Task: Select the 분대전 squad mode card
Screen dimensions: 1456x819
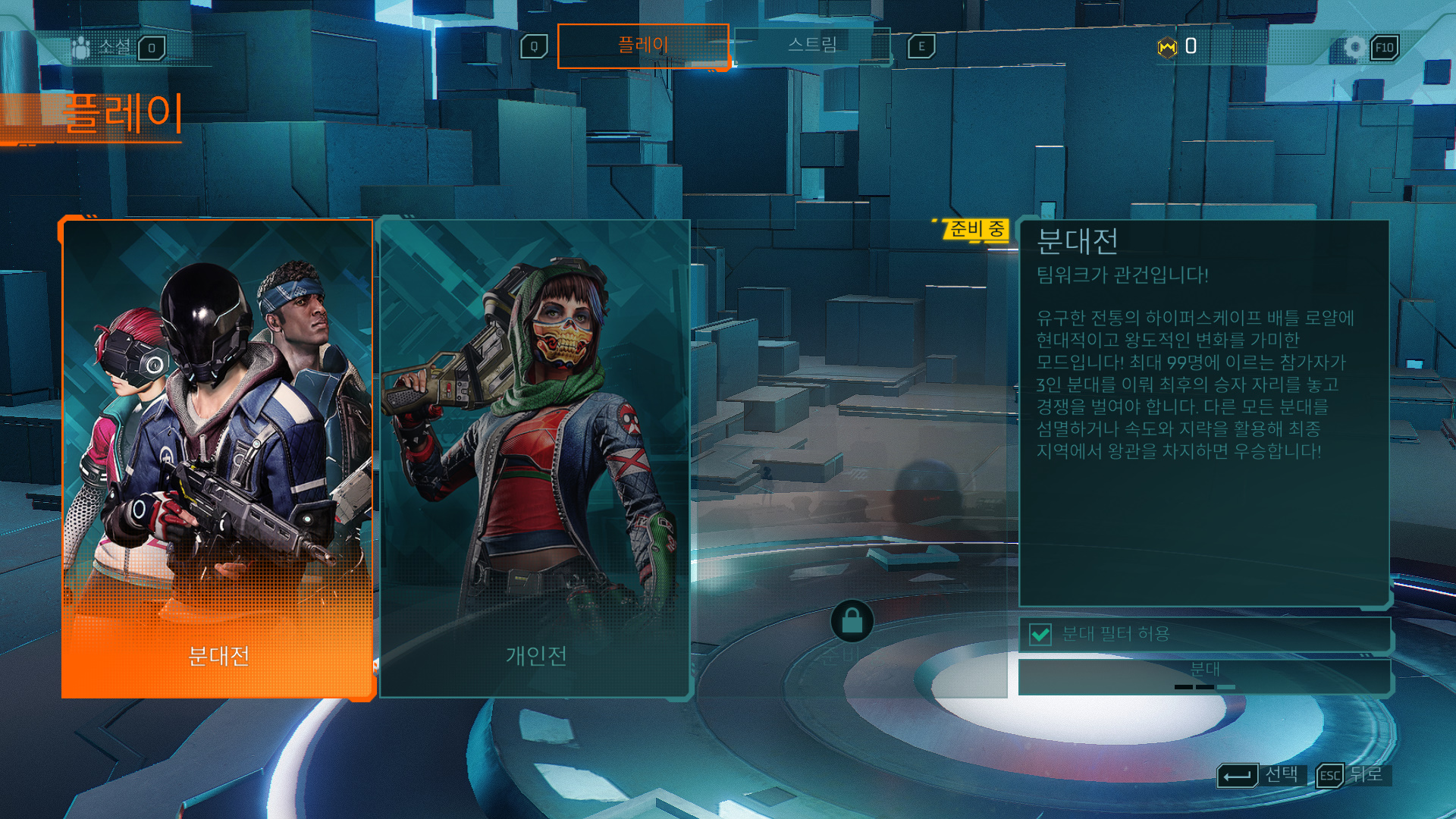Action: [x=218, y=458]
